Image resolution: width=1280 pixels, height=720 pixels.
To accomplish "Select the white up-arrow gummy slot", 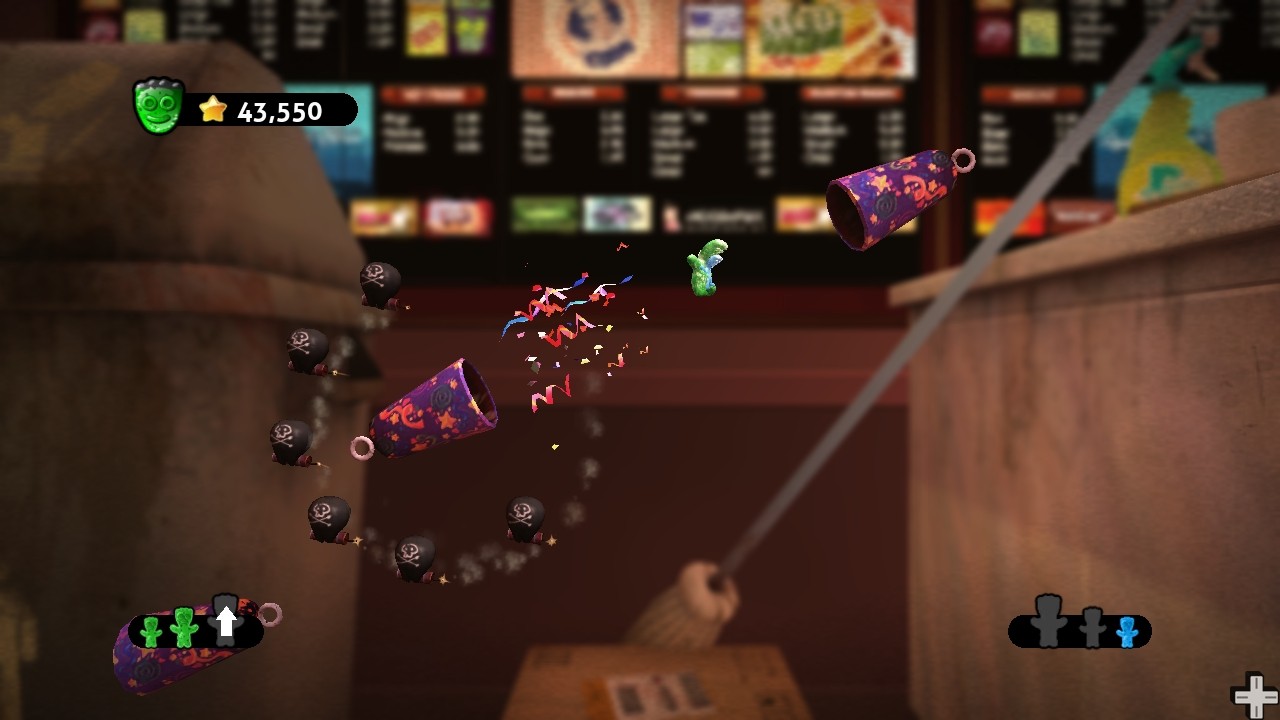I will [226, 621].
